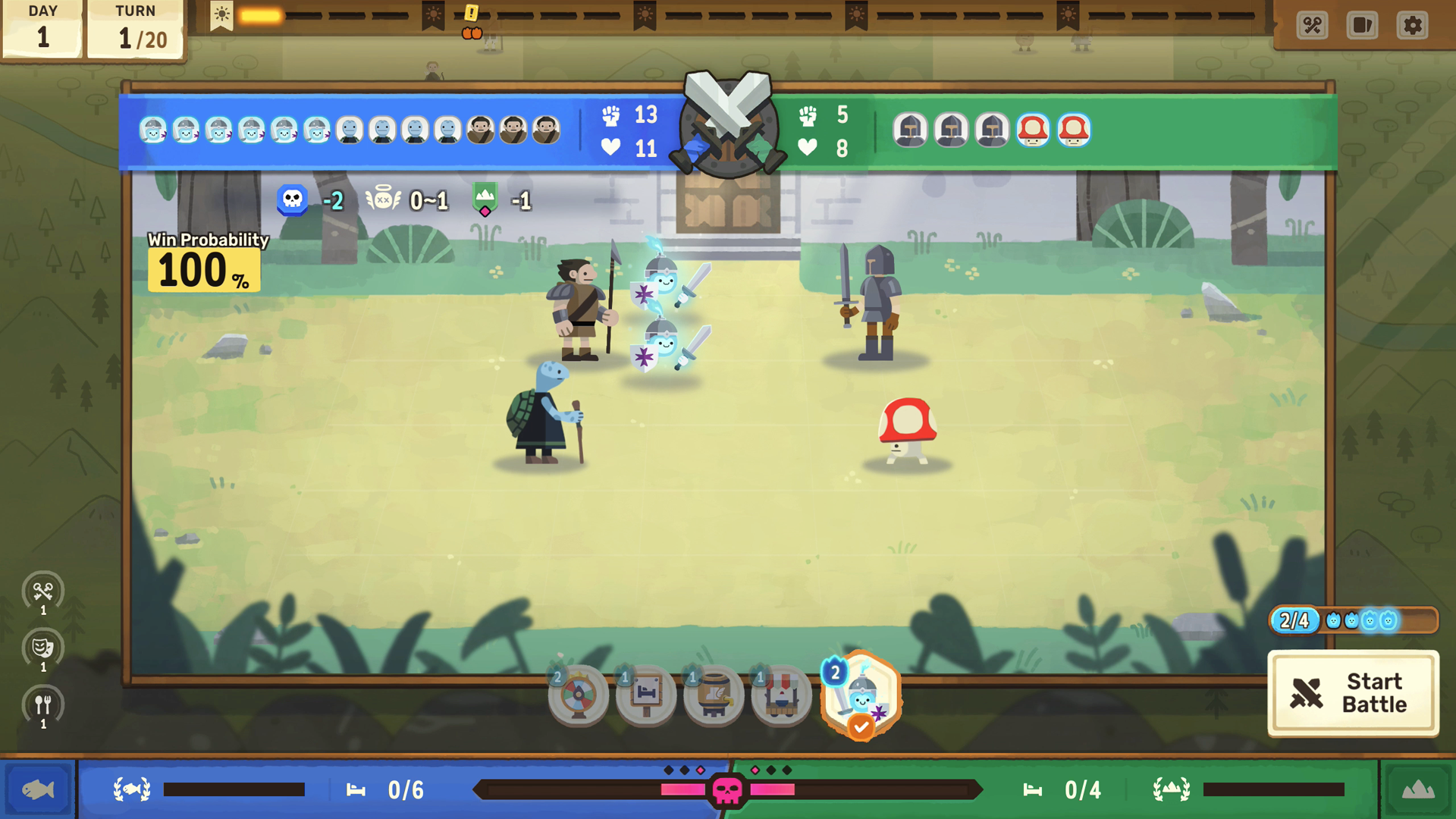Click the skull marker on the battle progress bar
The image size is (1456, 819).
pos(728,789)
